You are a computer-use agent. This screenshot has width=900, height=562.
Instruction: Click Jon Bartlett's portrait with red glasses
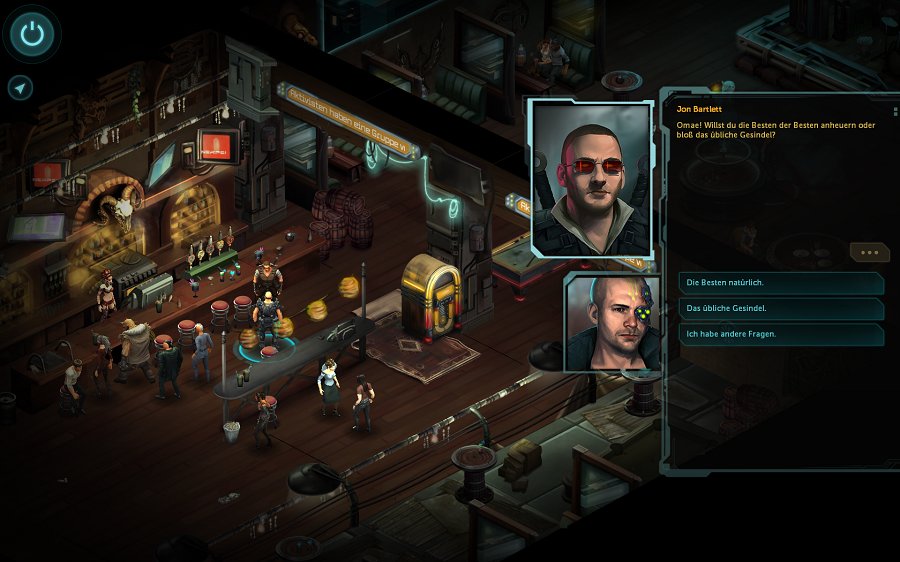coord(592,177)
